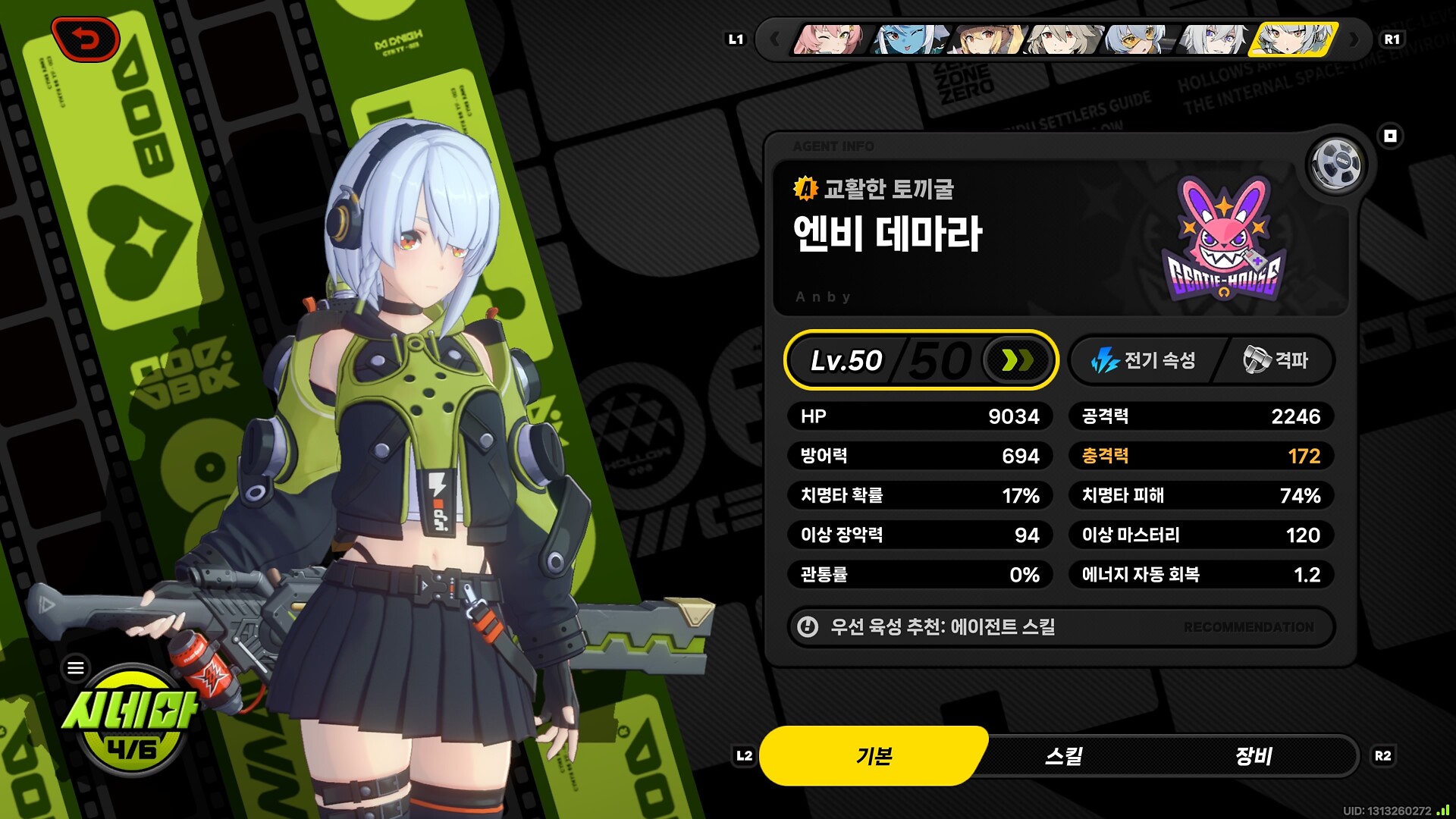Switch to the 스킬 tab
The image size is (1456, 819).
click(1063, 756)
